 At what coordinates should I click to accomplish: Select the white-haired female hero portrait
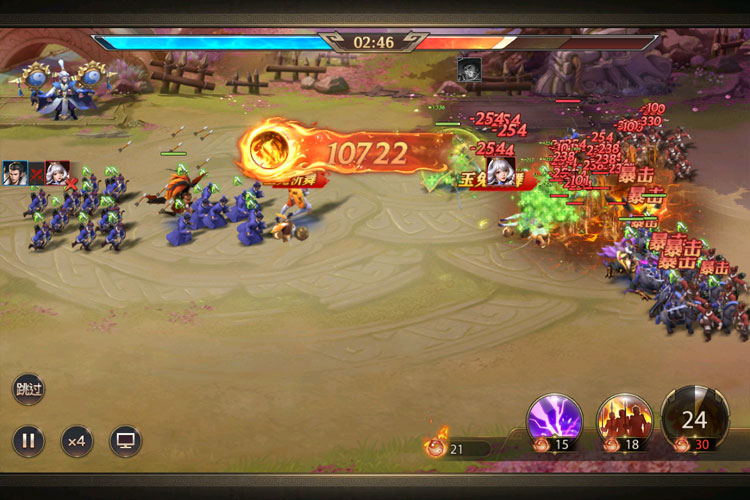click(57, 173)
